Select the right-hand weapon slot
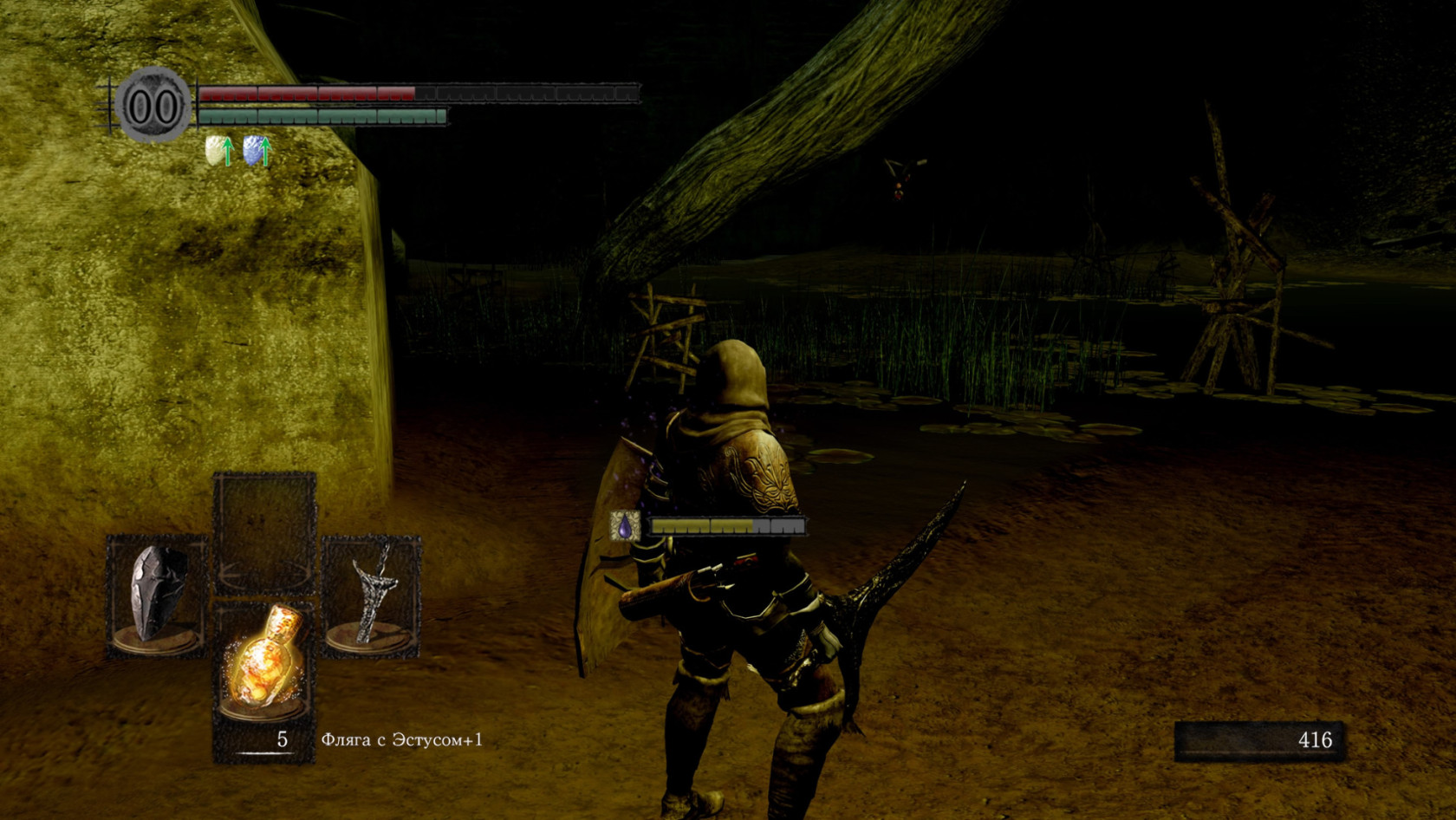This screenshot has width=1456, height=820. point(371,595)
